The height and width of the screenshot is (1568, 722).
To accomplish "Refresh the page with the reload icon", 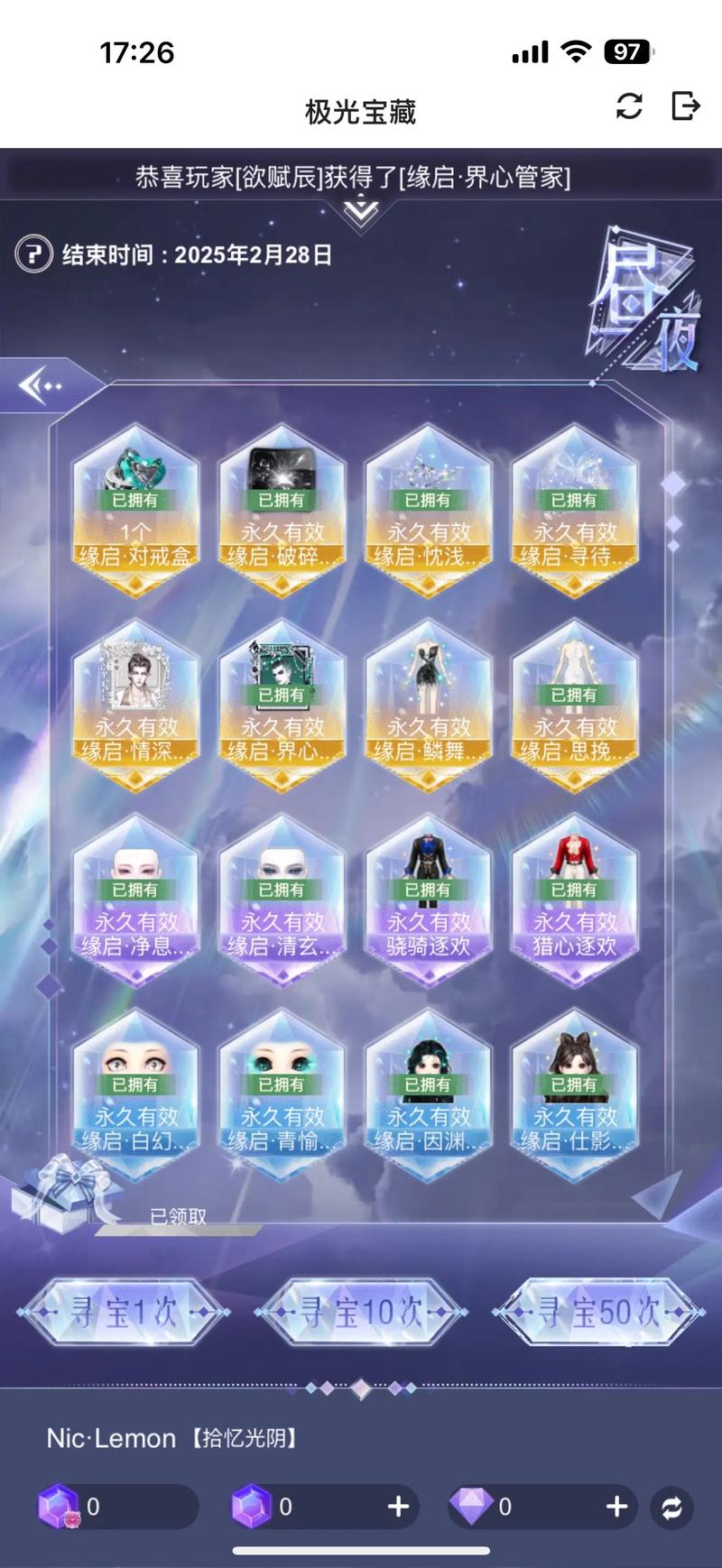I will pyautogui.click(x=629, y=106).
